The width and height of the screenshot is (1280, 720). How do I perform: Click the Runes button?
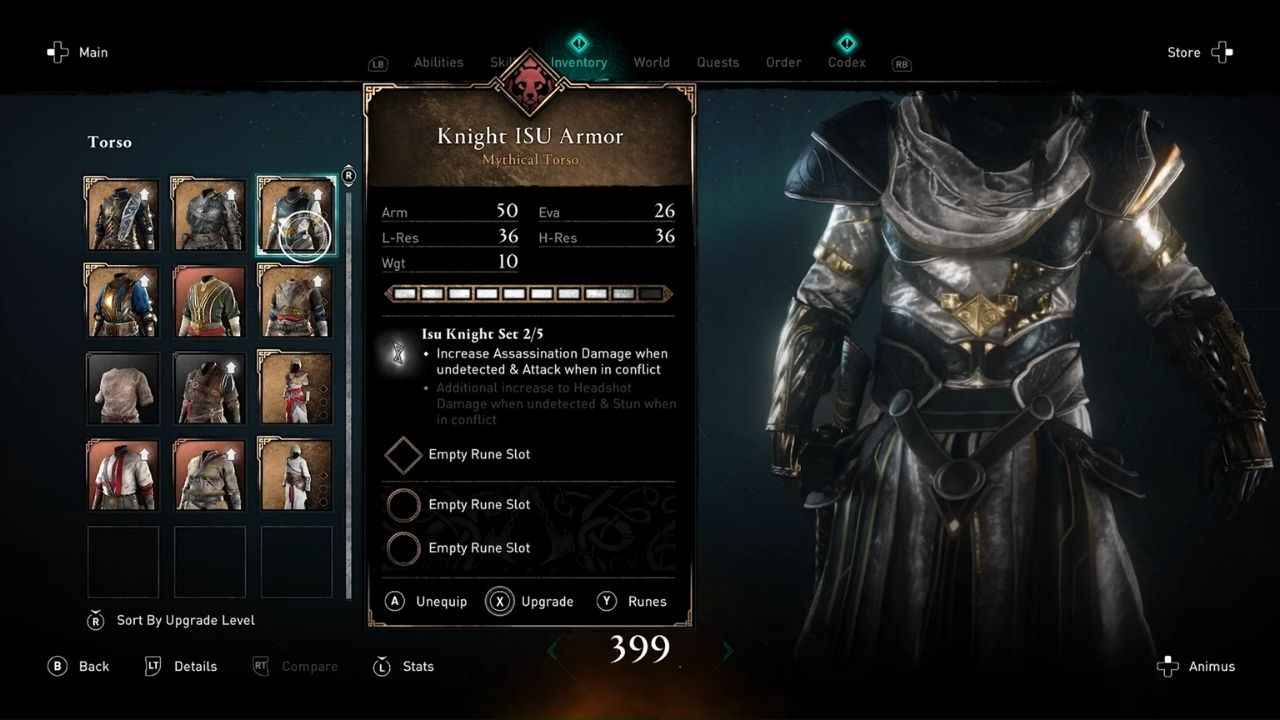tap(629, 601)
